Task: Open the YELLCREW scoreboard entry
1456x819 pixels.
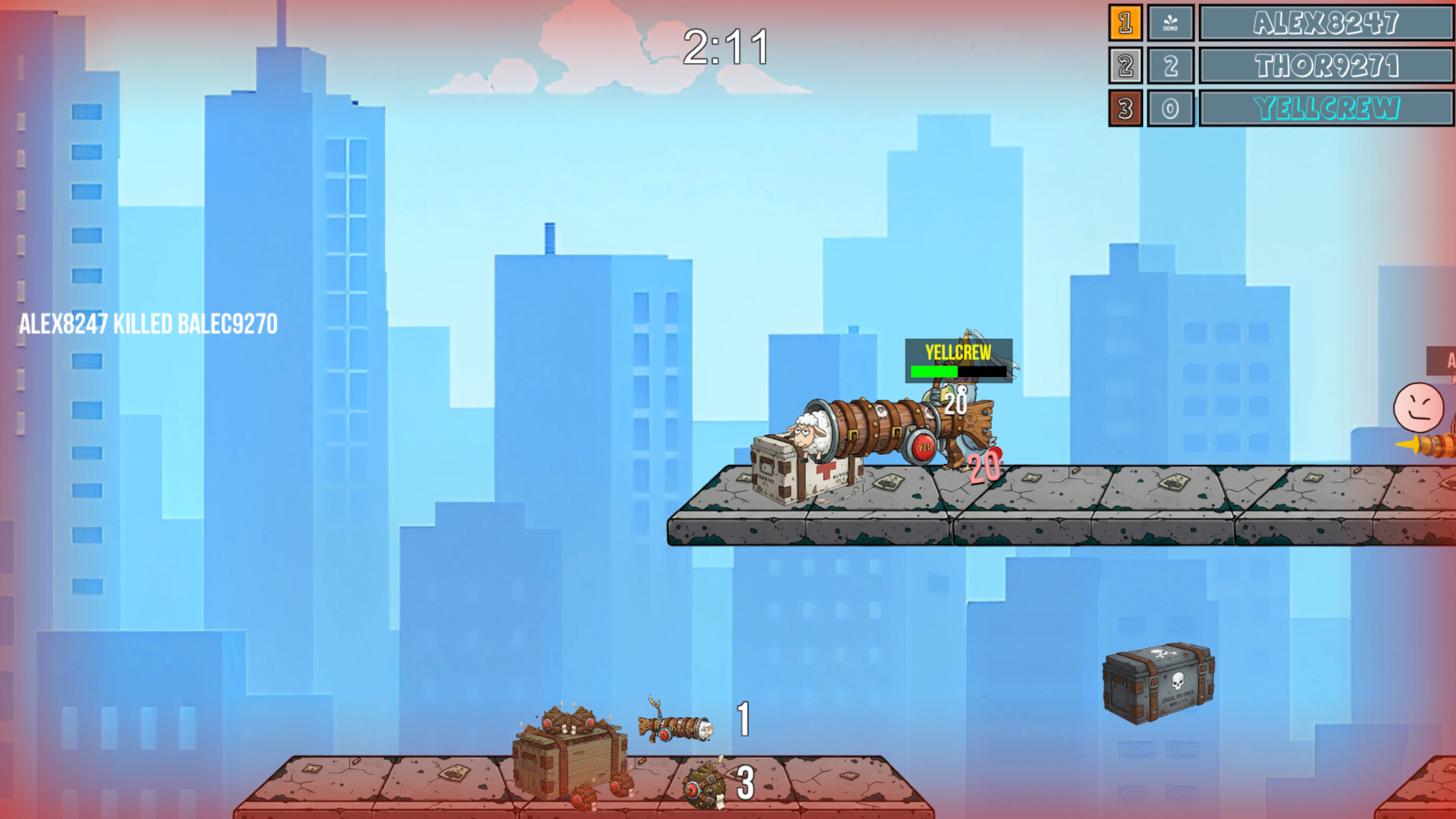Action: click(1326, 108)
